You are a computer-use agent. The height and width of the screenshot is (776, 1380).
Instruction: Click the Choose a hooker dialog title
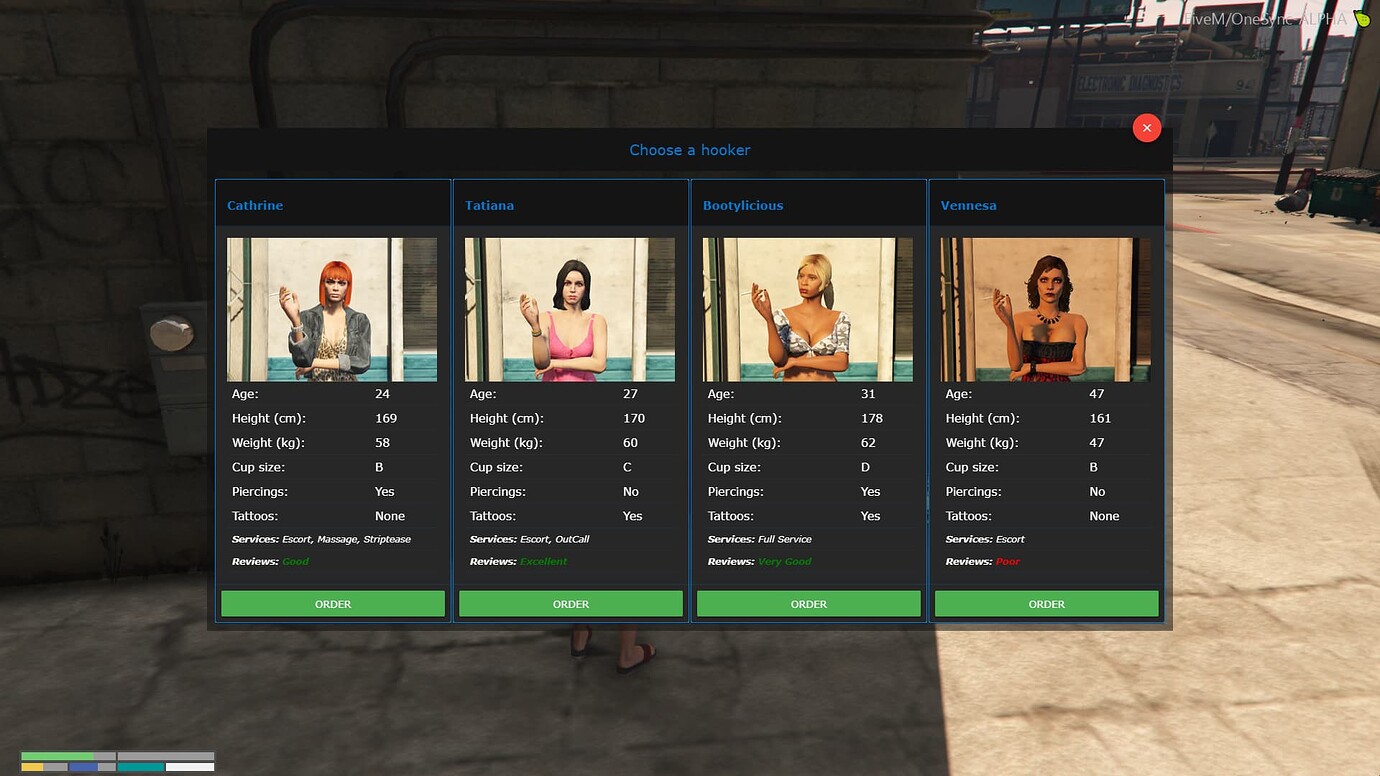pos(690,149)
